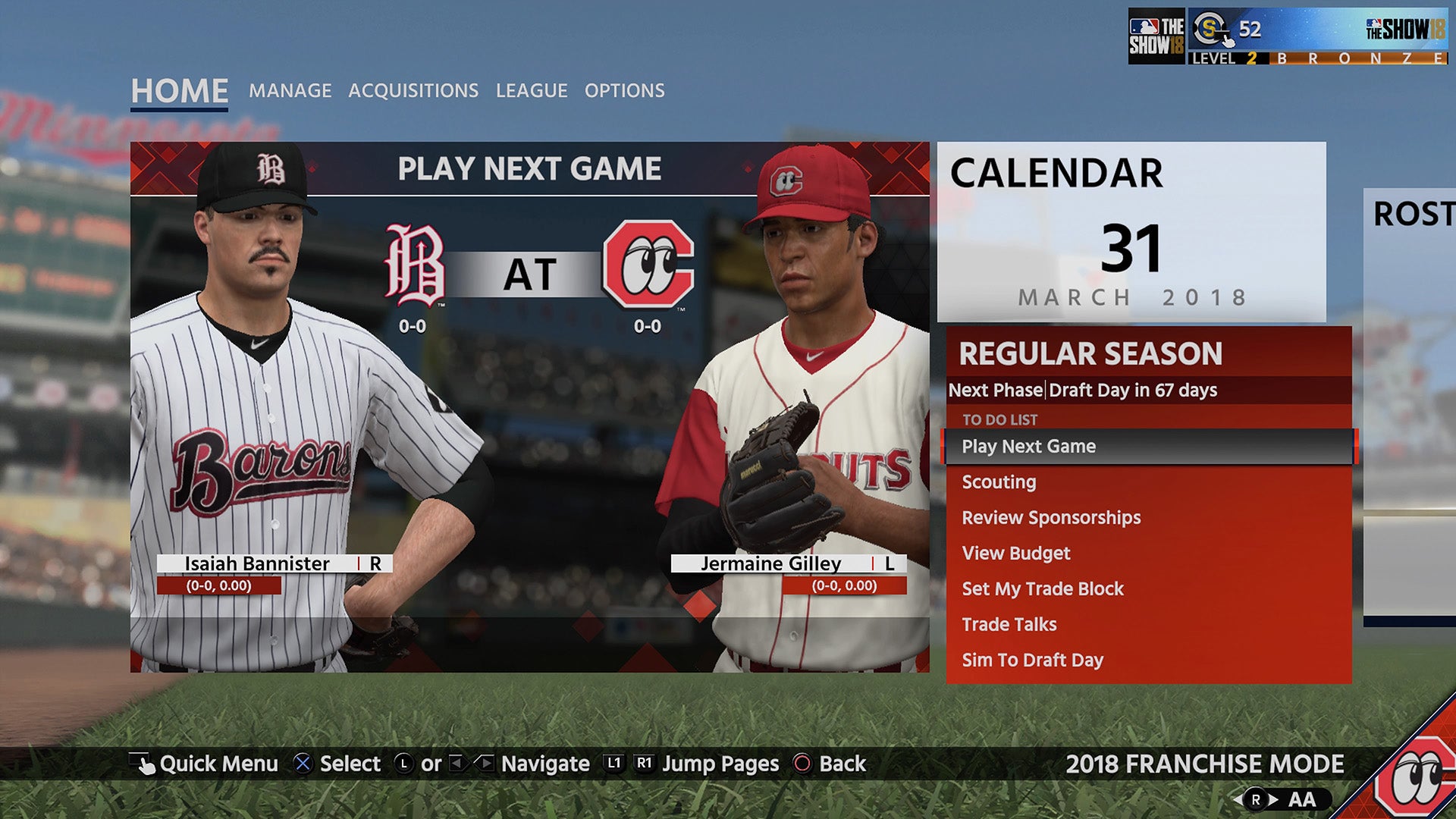The height and width of the screenshot is (819, 1456).
Task: Choose Set My Trade Block
Action: (1043, 589)
